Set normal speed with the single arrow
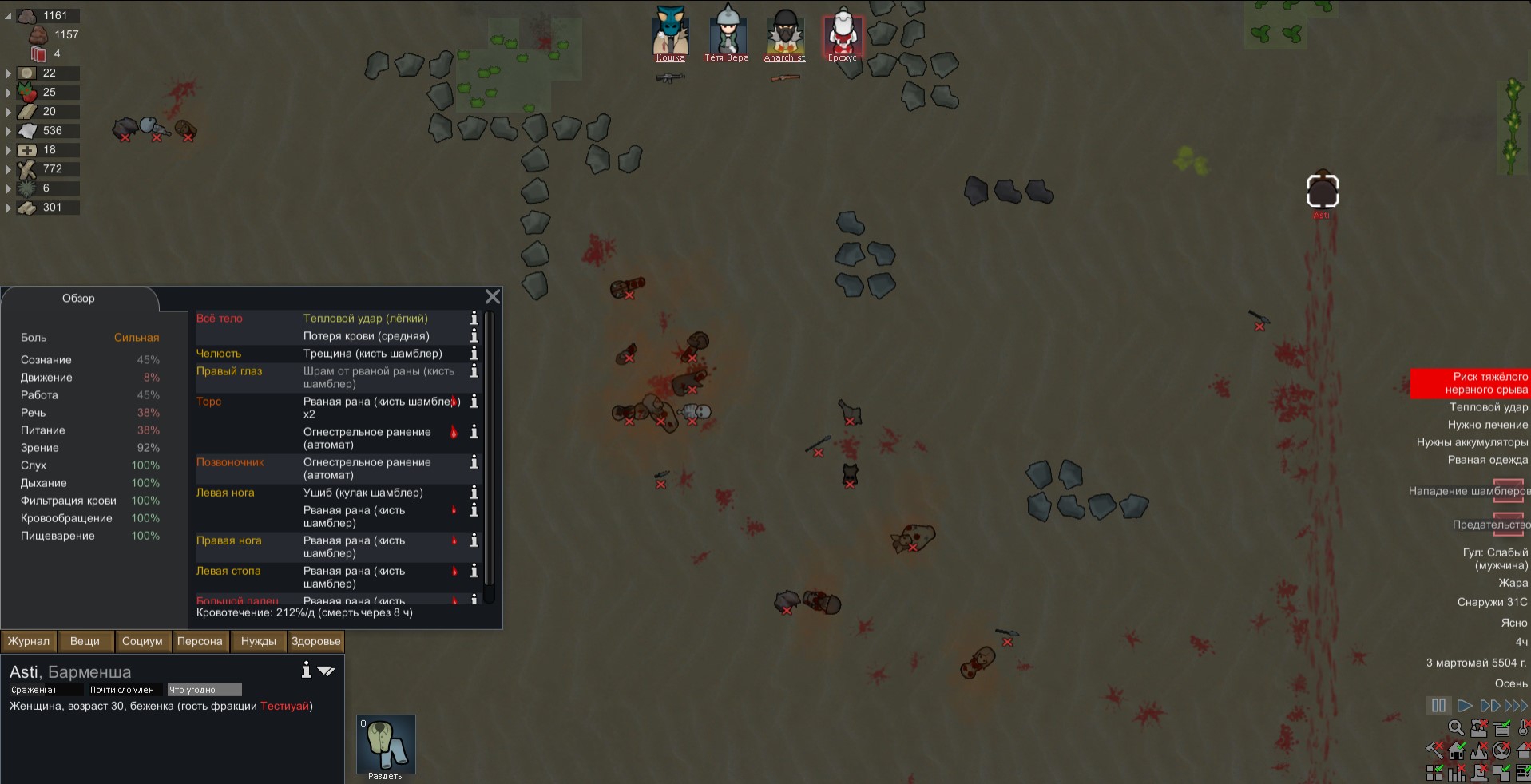The height and width of the screenshot is (784, 1531). [x=1464, y=706]
